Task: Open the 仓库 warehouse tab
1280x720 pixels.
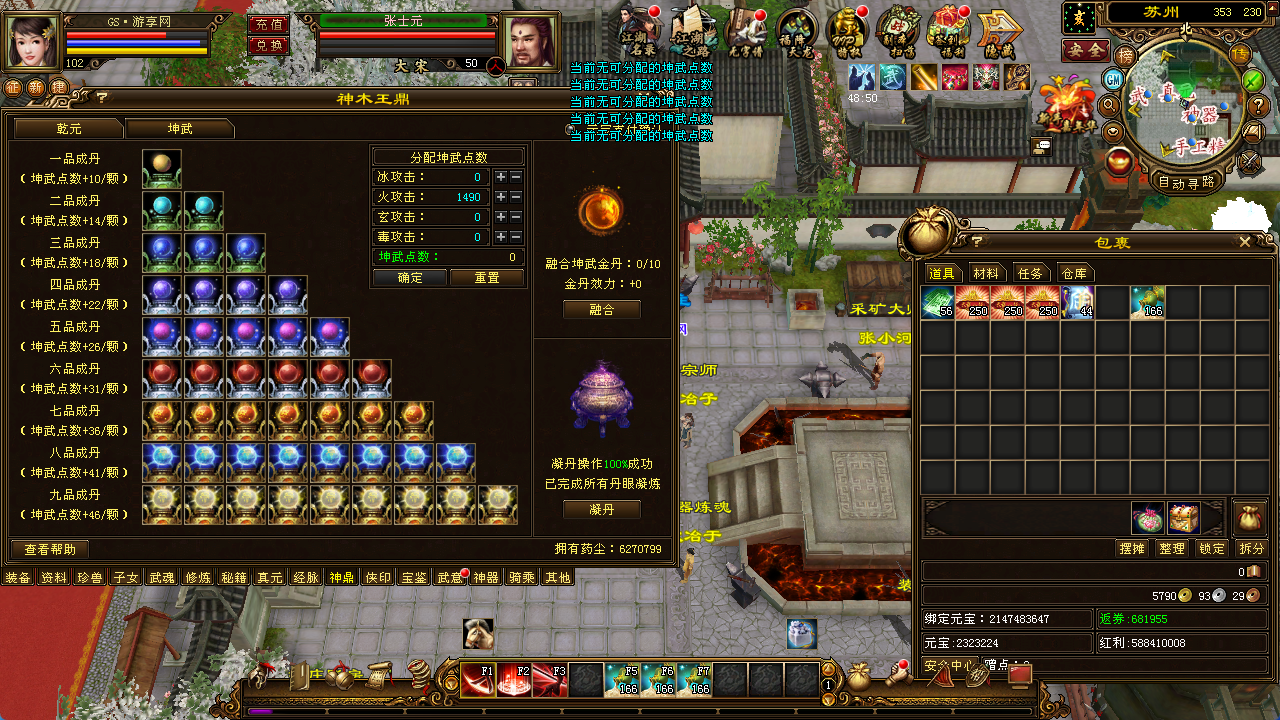Action: point(1074,273)
